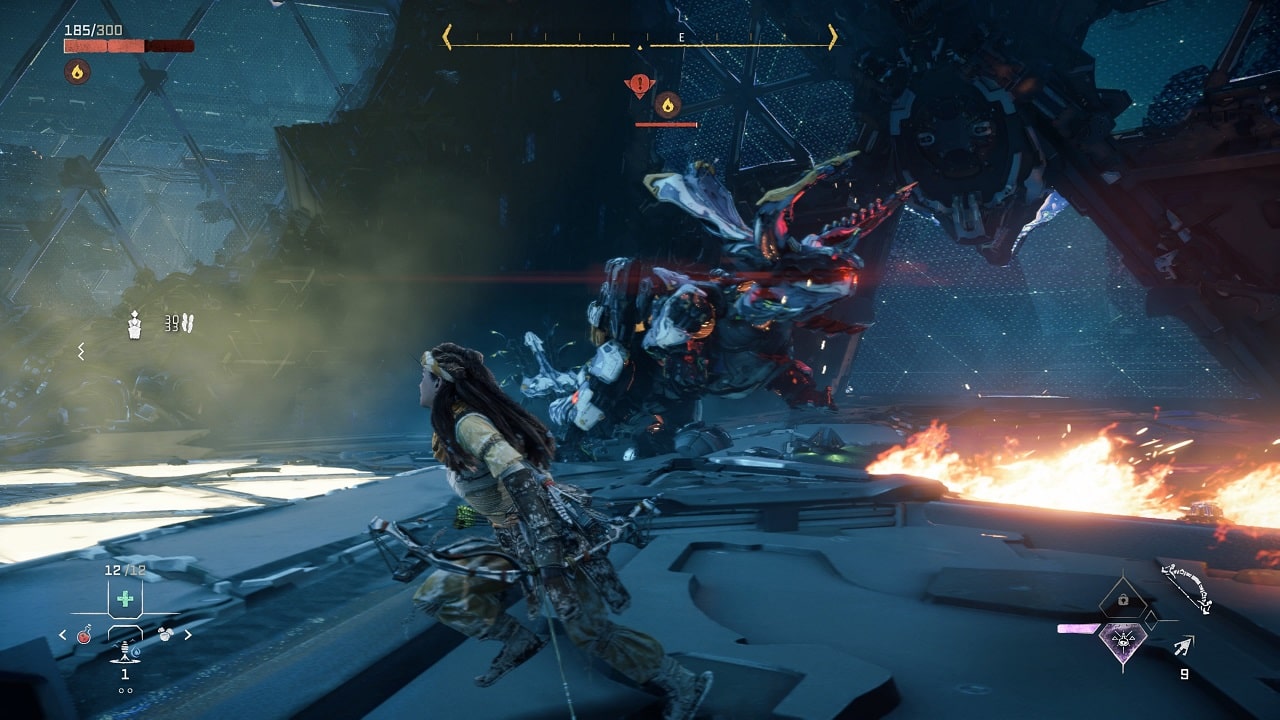Cycle tools with the right arrow
The width and height of the screenshot is (1280, 720).
[188, 634]
